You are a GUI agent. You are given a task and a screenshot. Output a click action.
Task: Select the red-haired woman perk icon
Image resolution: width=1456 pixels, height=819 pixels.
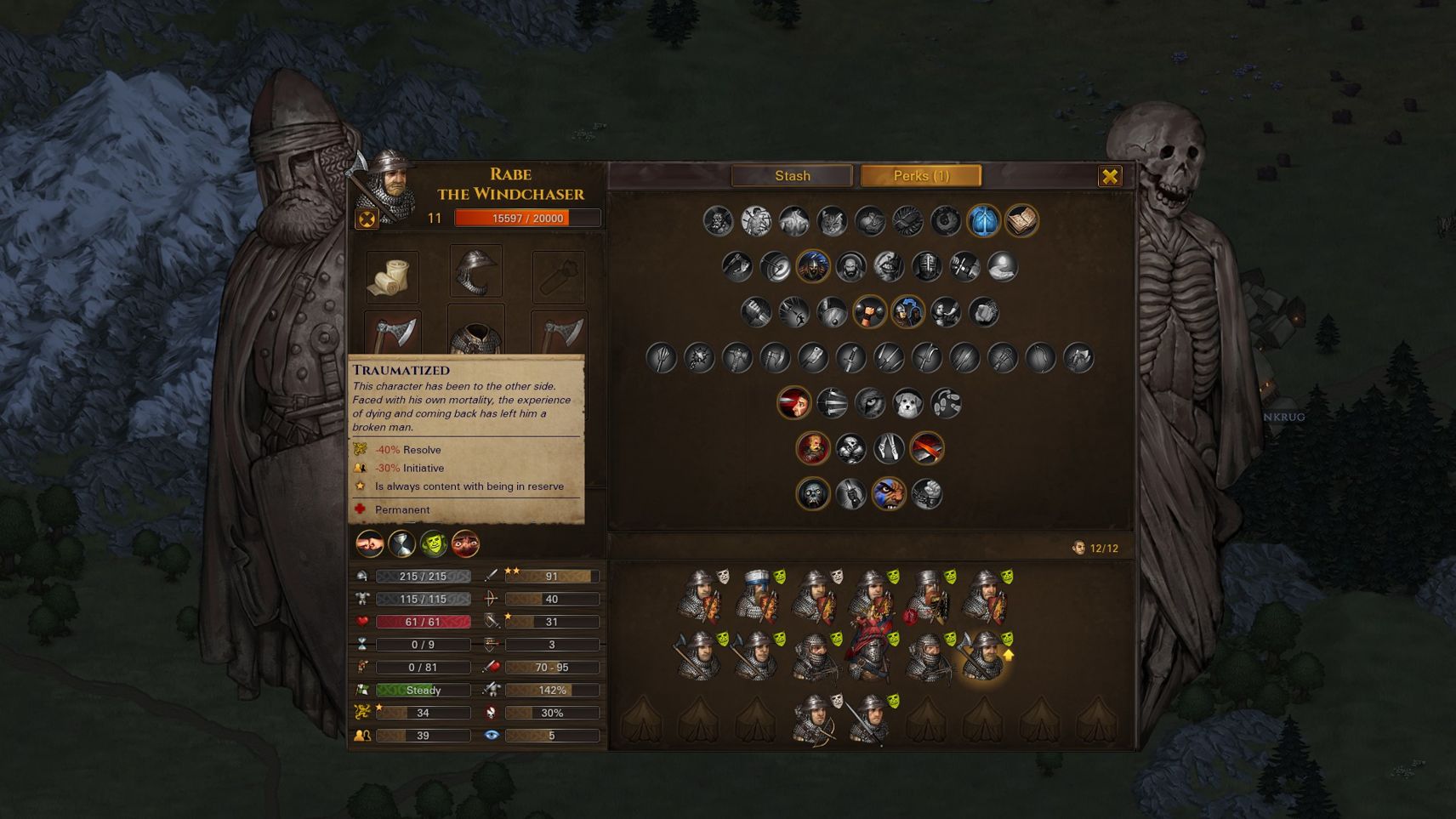(x=793, y=403)
